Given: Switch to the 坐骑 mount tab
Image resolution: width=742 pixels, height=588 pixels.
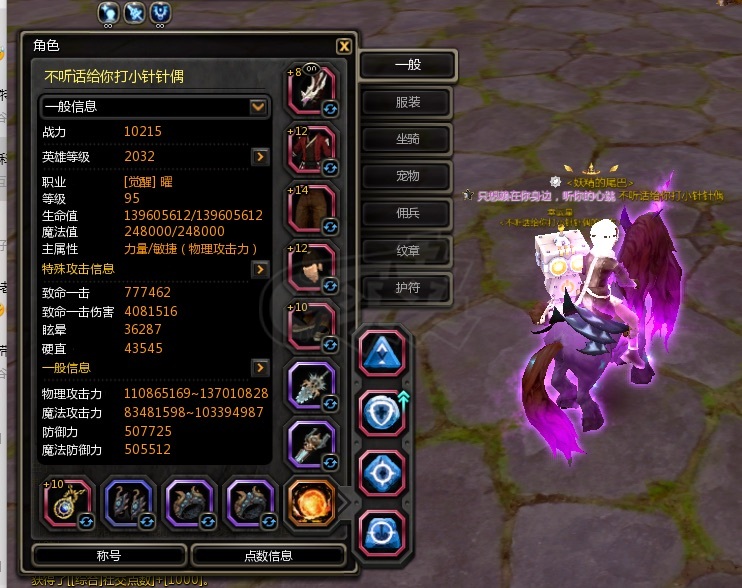Looking at the screenshot, I should coord(407,139).
